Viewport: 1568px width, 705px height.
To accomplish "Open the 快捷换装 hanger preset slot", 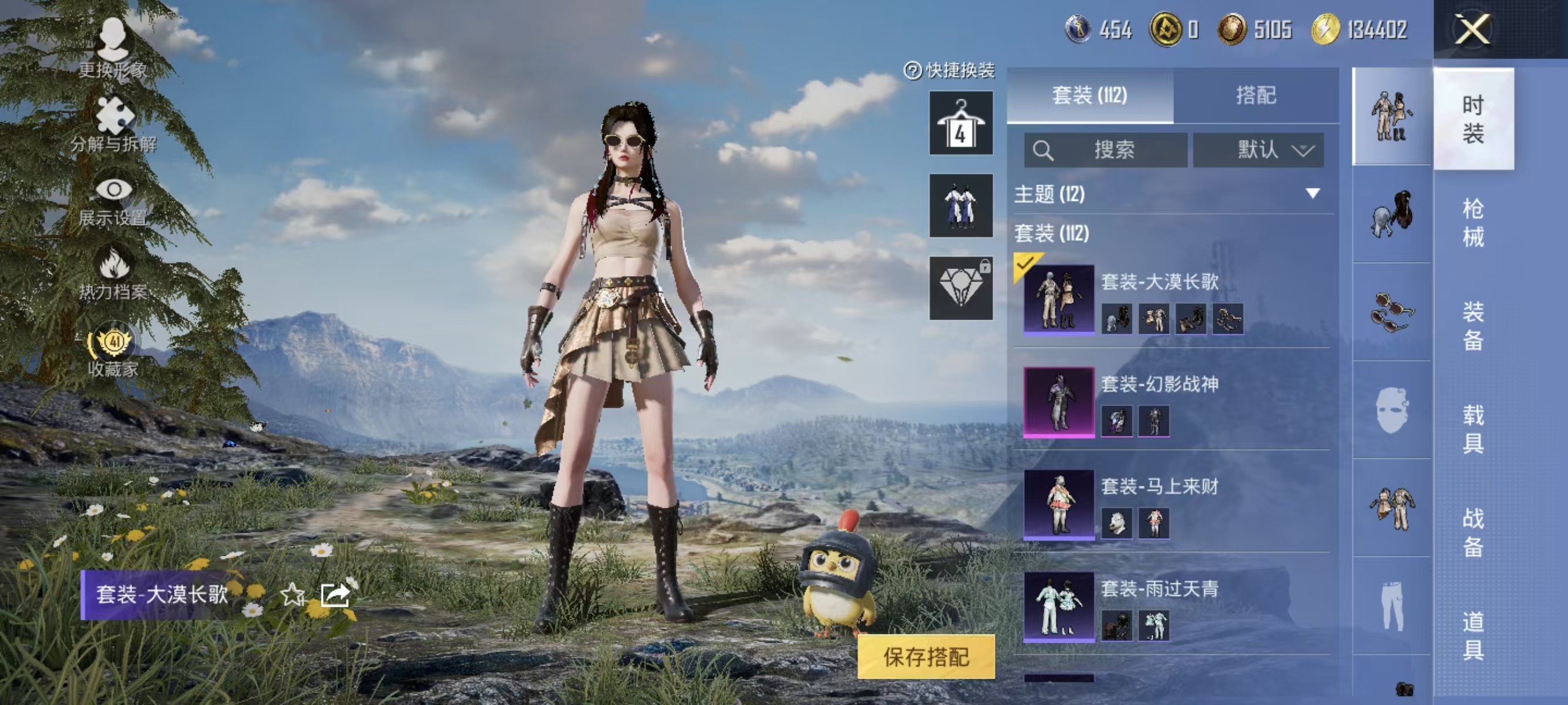I will (x=961, y=123).
